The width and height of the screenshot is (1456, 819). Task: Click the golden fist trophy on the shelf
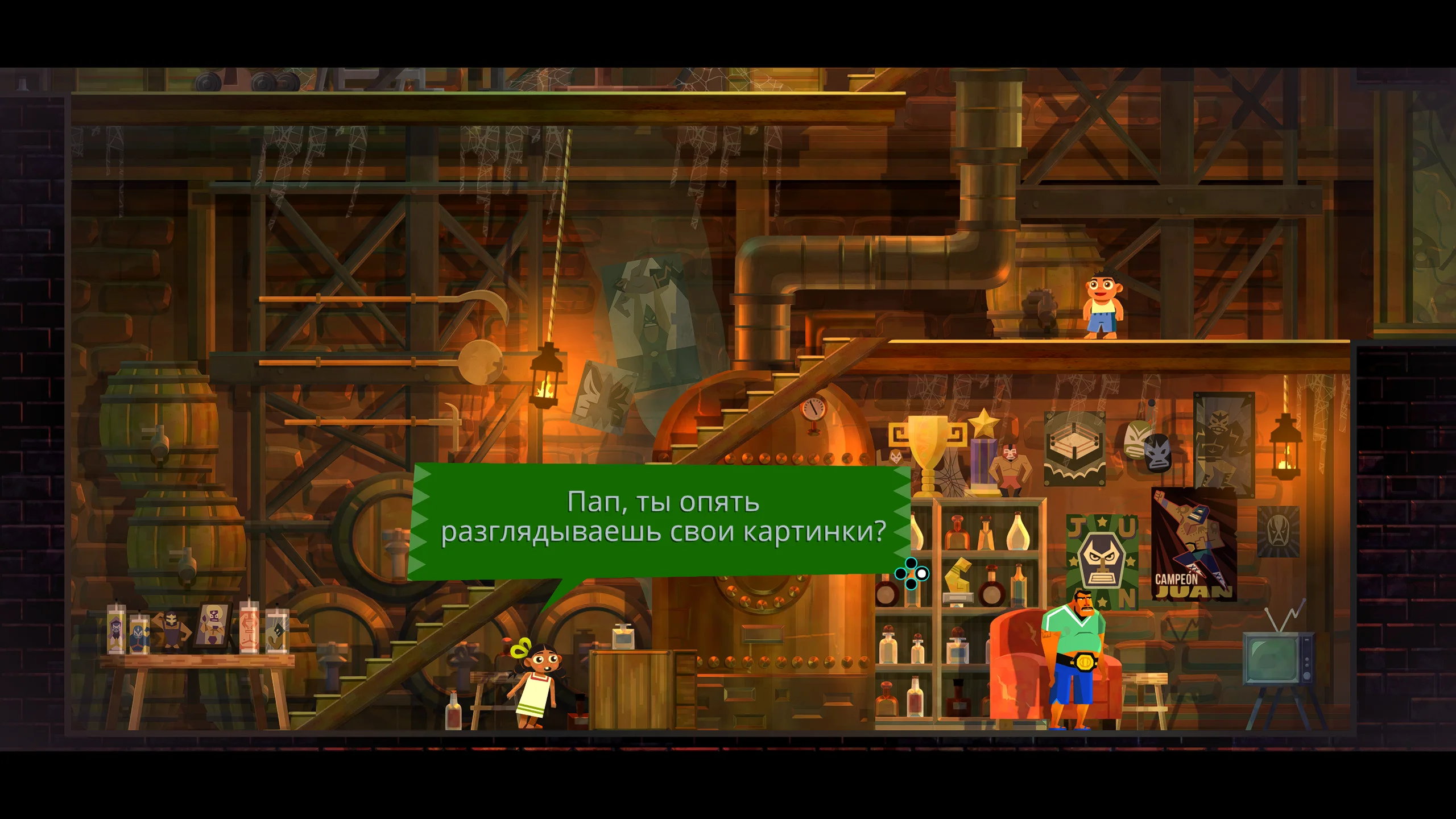pos(958,577)
